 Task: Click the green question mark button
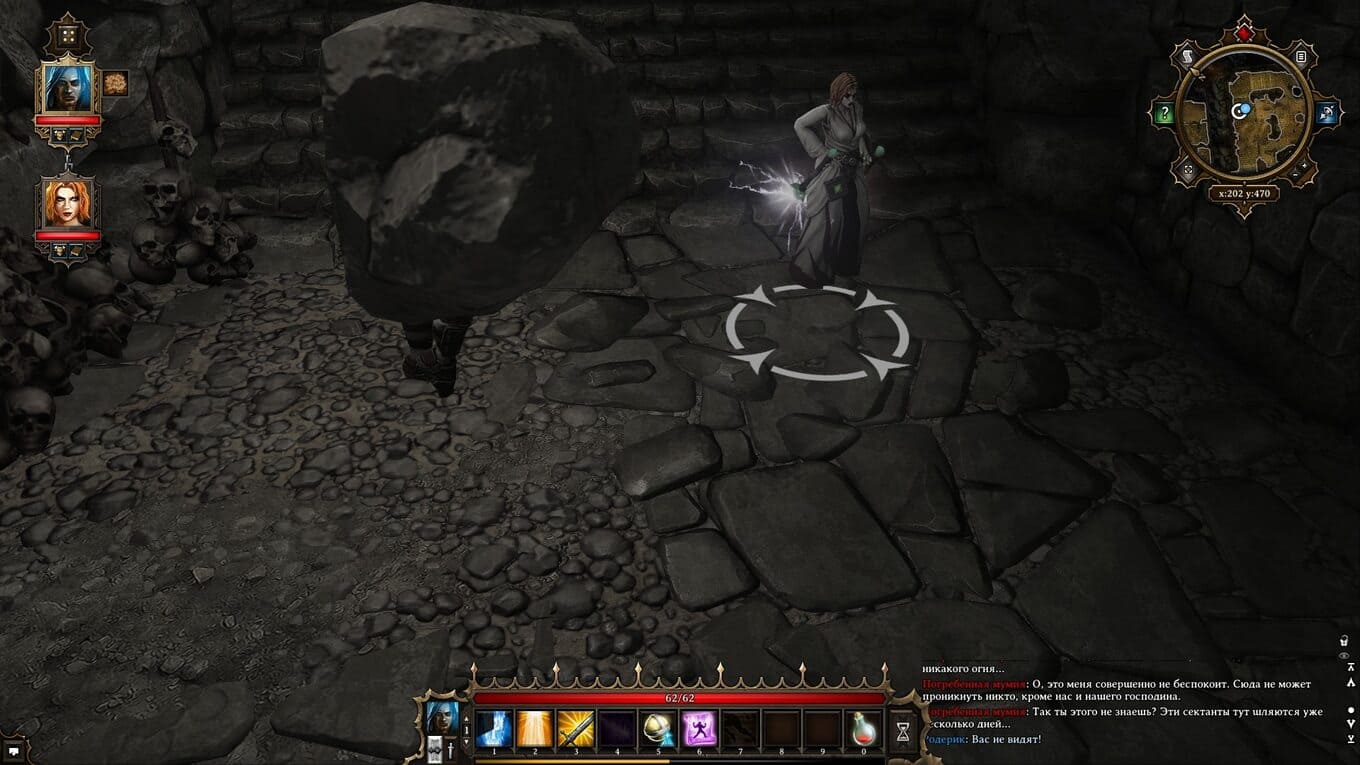tap(1164, 114)
